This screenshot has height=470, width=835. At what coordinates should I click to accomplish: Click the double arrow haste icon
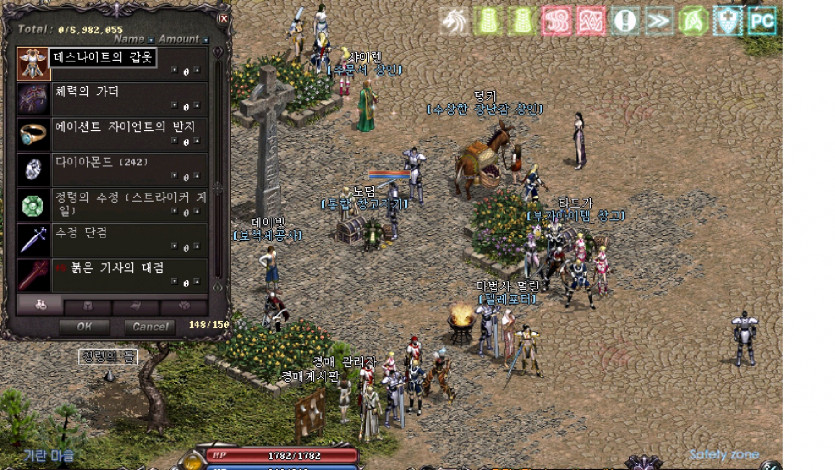[659, 20]
